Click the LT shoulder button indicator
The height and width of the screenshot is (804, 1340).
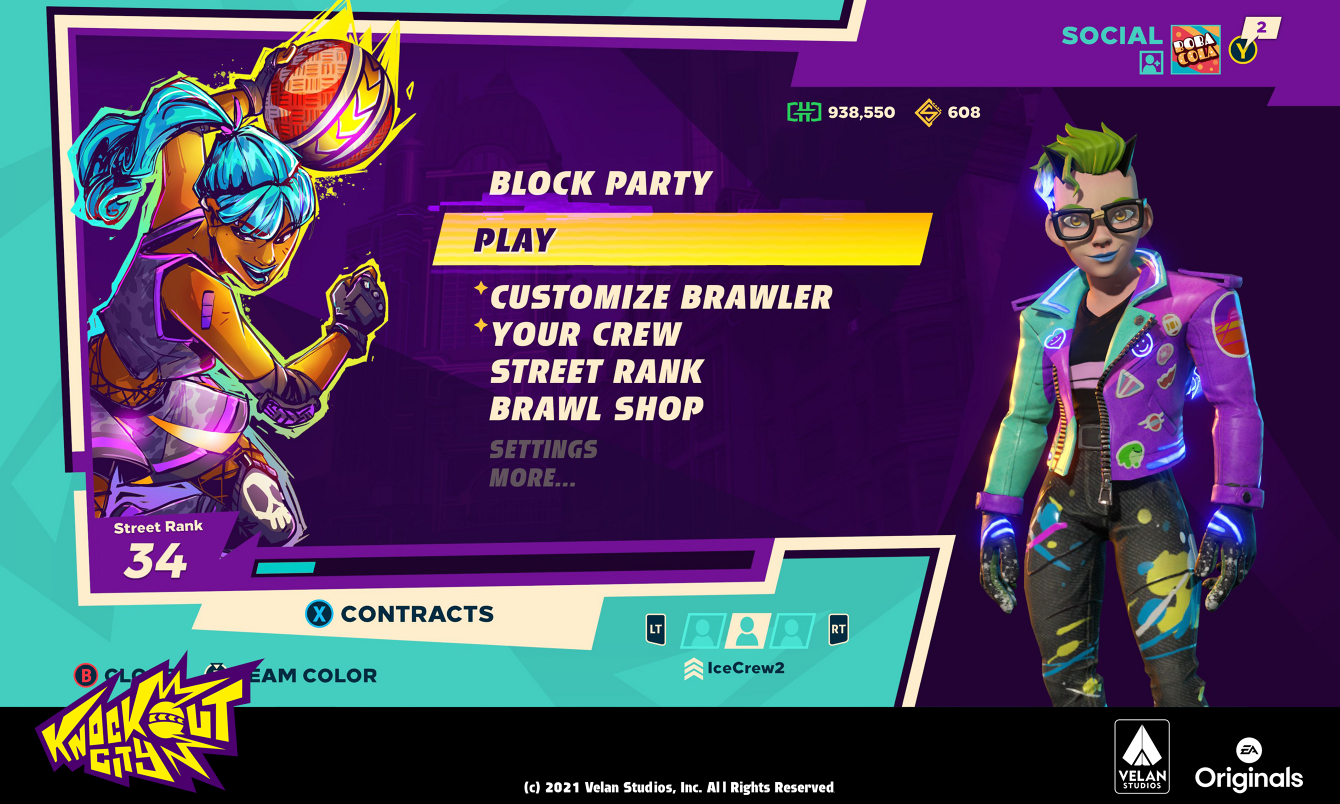tap(656, 629)
